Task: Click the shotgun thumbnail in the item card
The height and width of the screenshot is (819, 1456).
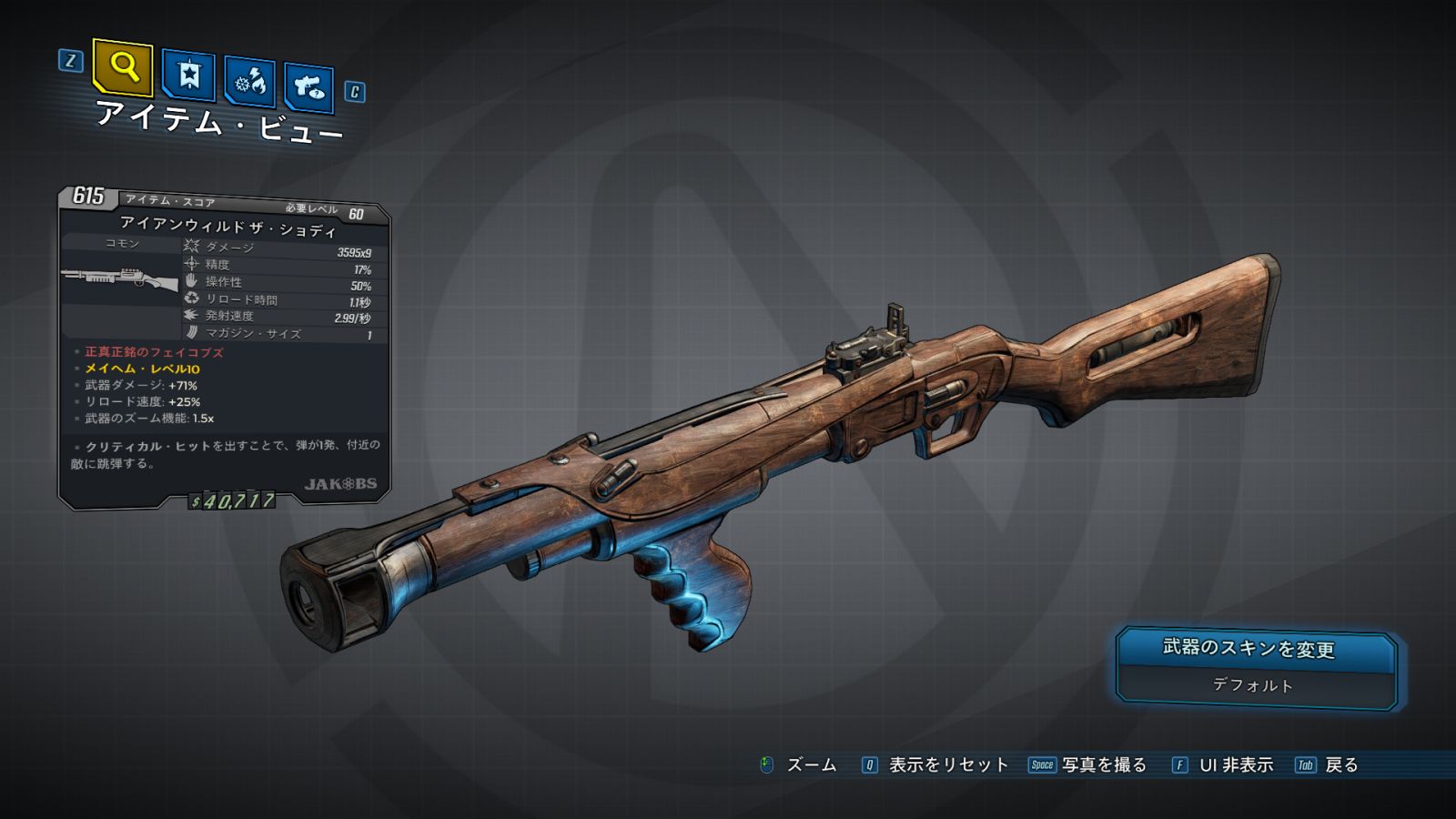Action: 120,278
